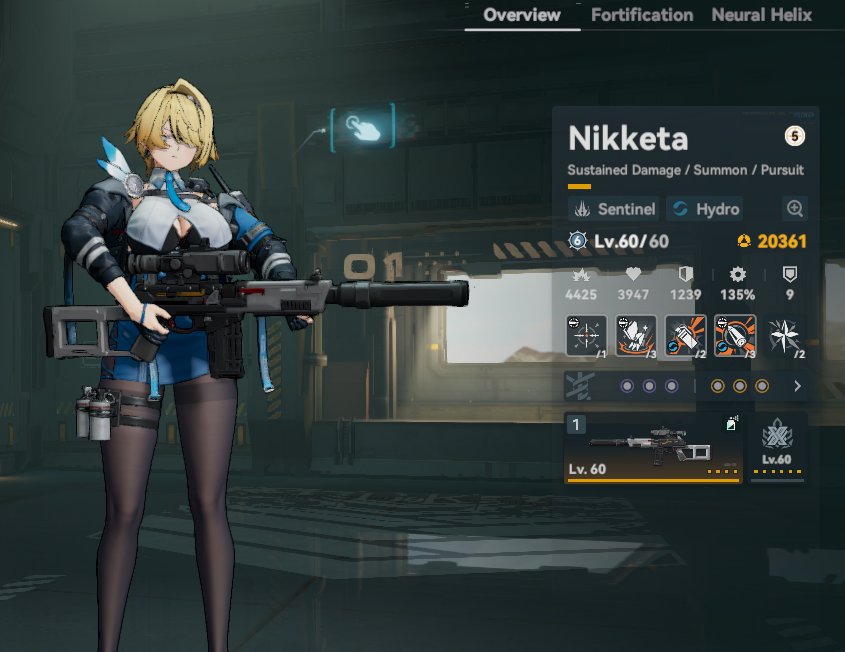Show the Hydro element info
The height and width of the screenshot is (652, 845).
(705, 209)
